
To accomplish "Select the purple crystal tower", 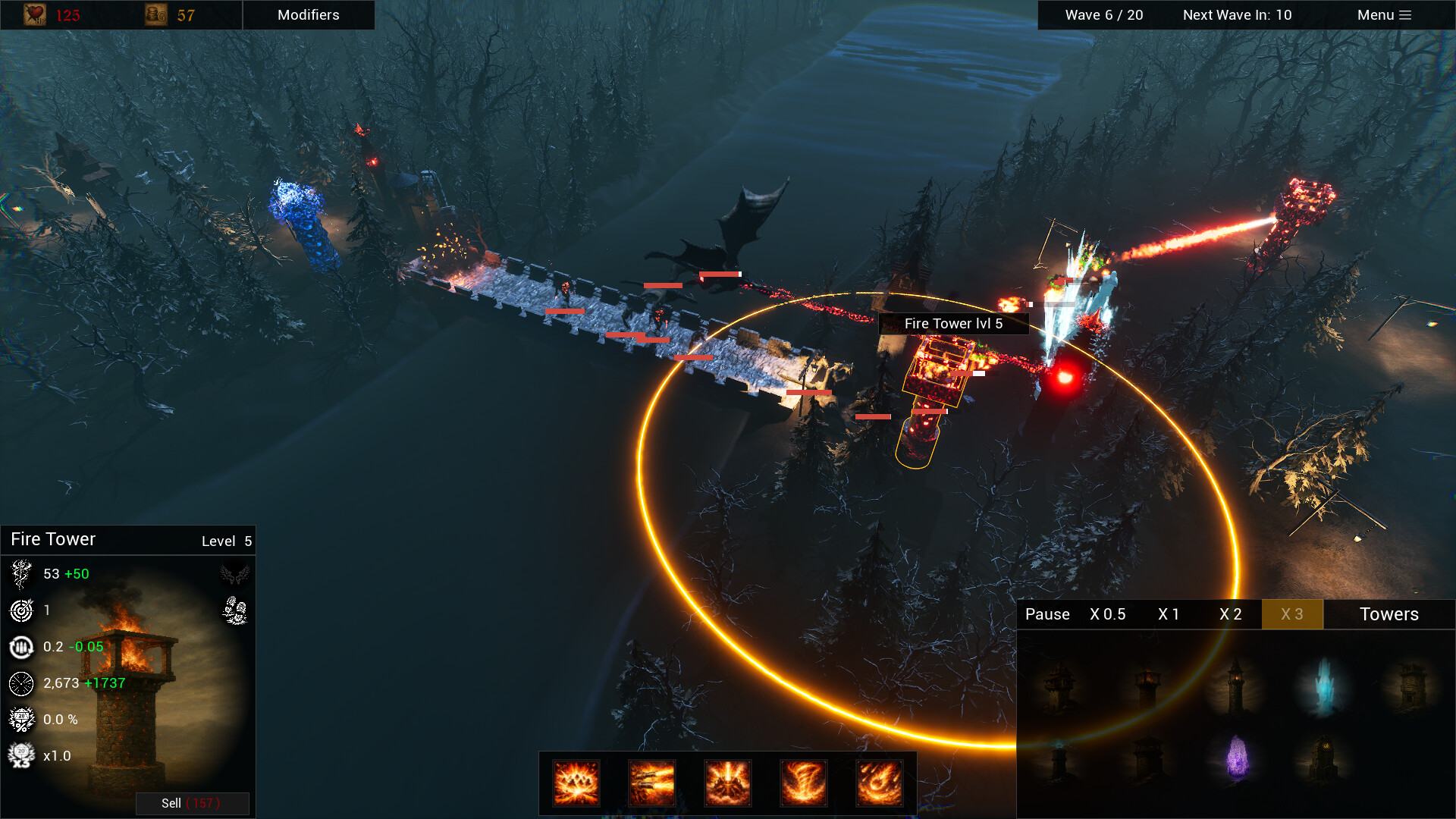I will click(1237, 757).
